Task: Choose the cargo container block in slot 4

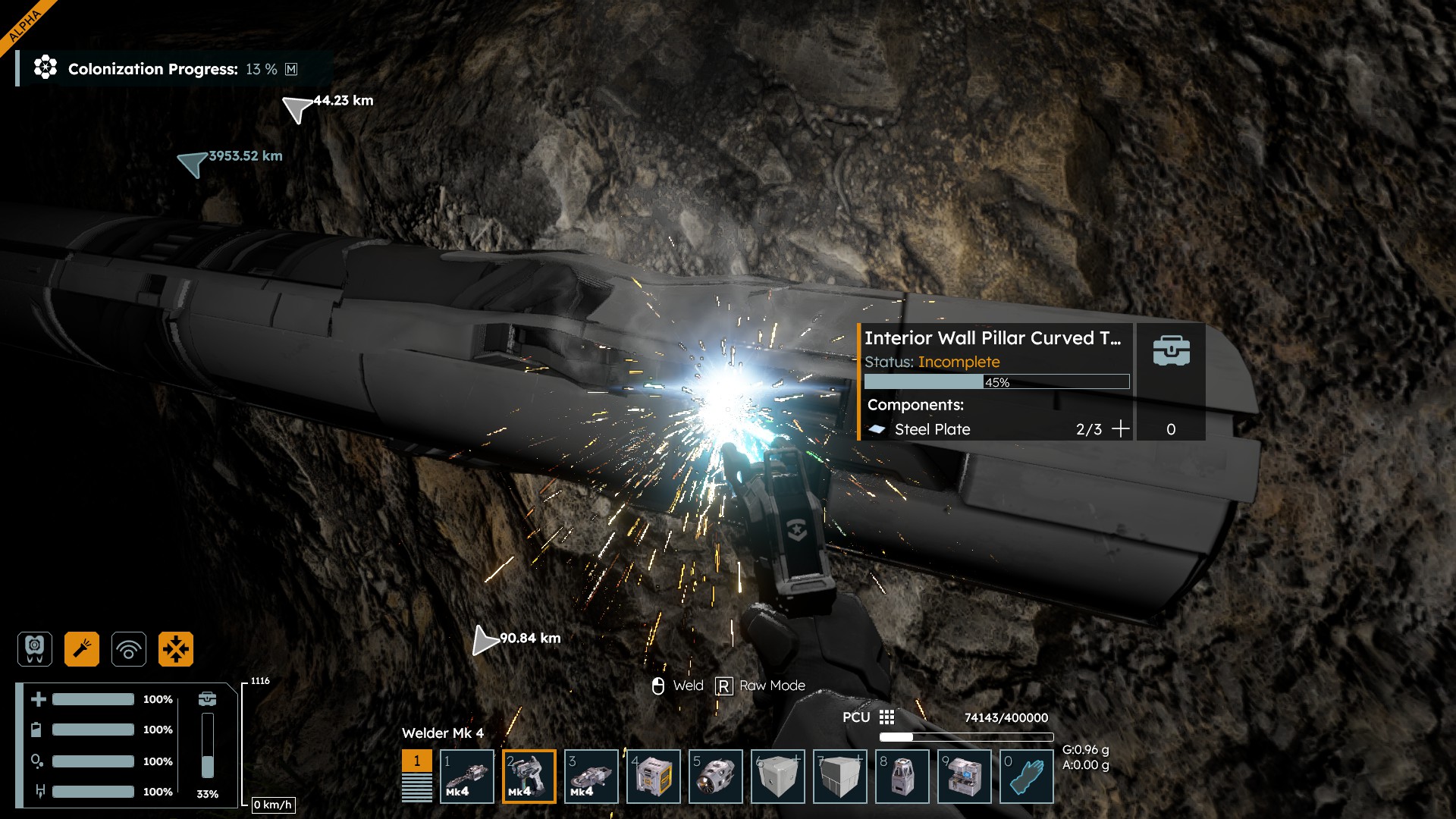Action: [x=654, y=777]
